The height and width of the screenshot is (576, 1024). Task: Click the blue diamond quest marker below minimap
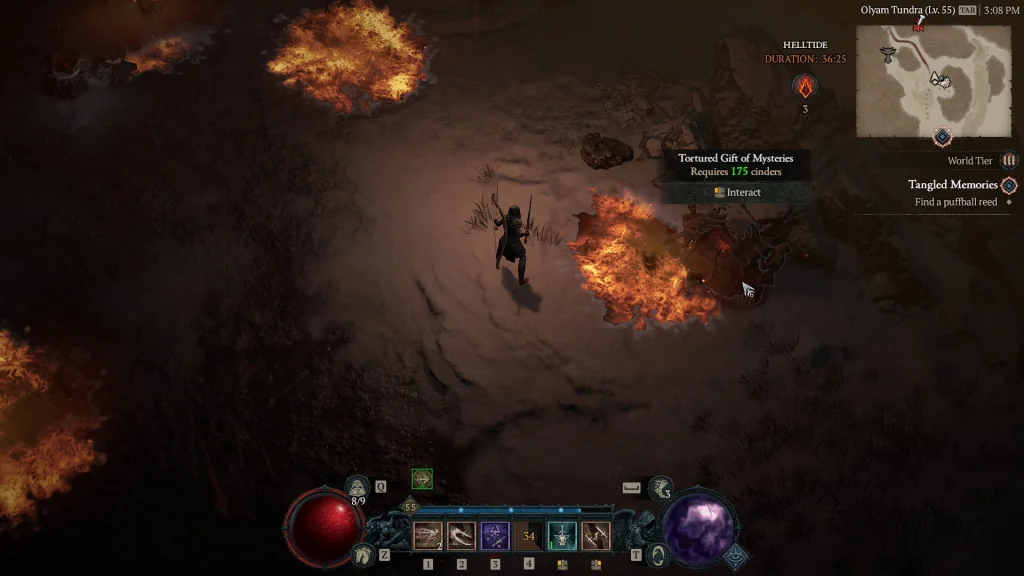(941, 136)
